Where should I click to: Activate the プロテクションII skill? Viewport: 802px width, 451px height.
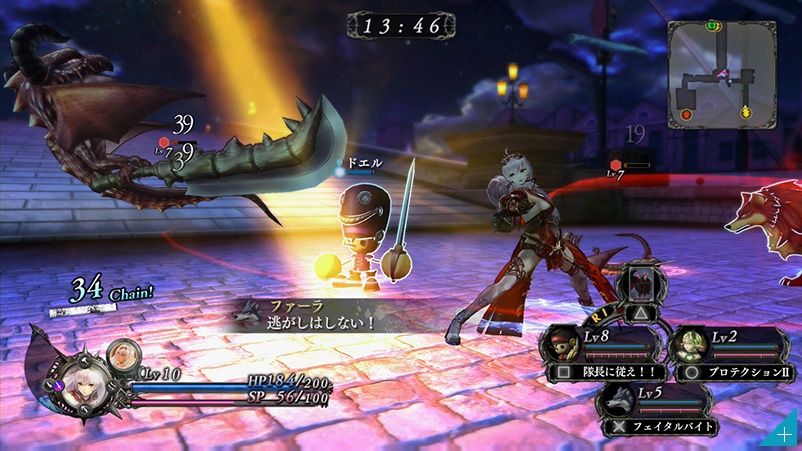[733, 371]
